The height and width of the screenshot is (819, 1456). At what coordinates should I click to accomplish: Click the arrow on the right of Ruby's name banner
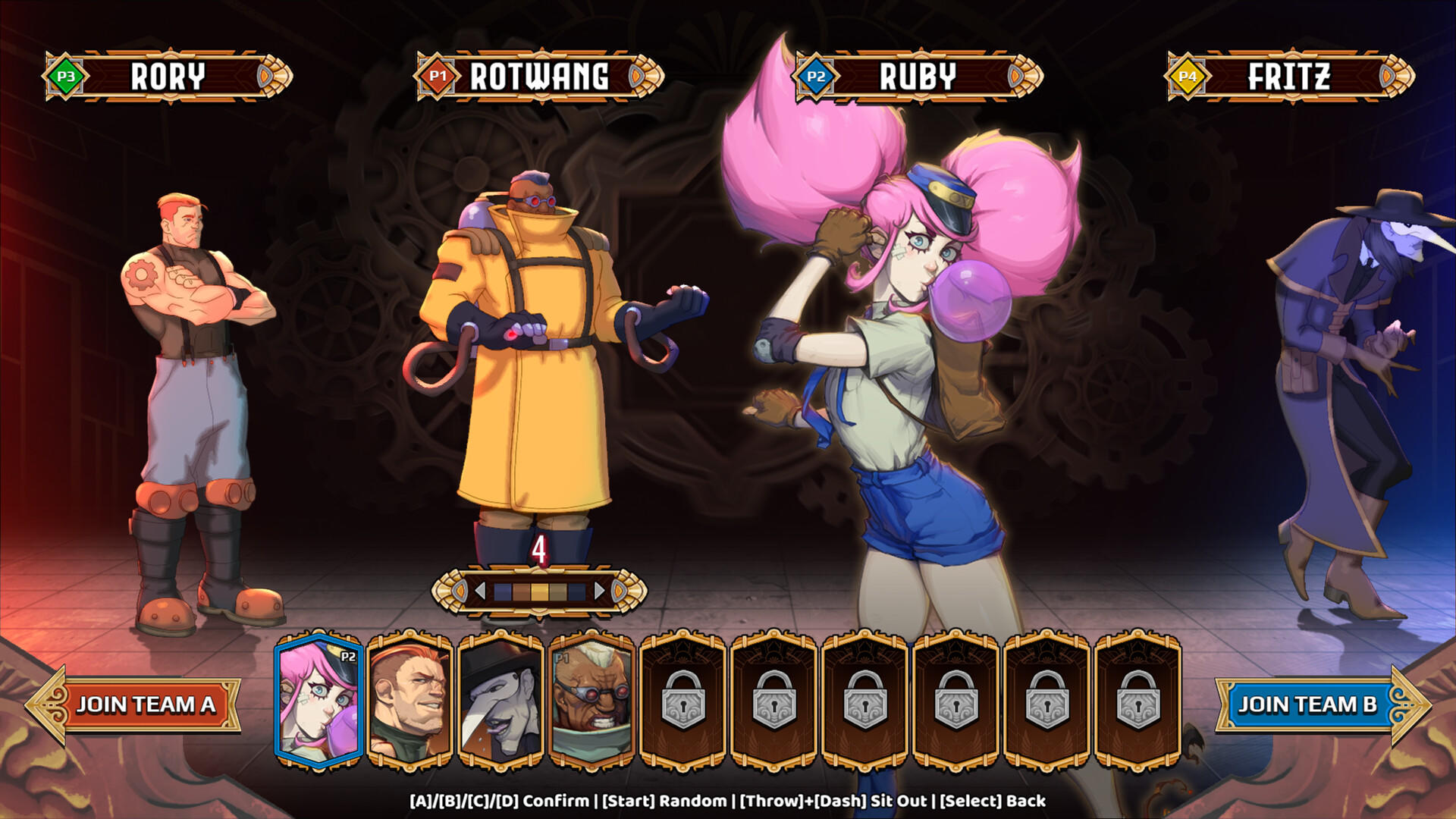[x=1014, y=77]
